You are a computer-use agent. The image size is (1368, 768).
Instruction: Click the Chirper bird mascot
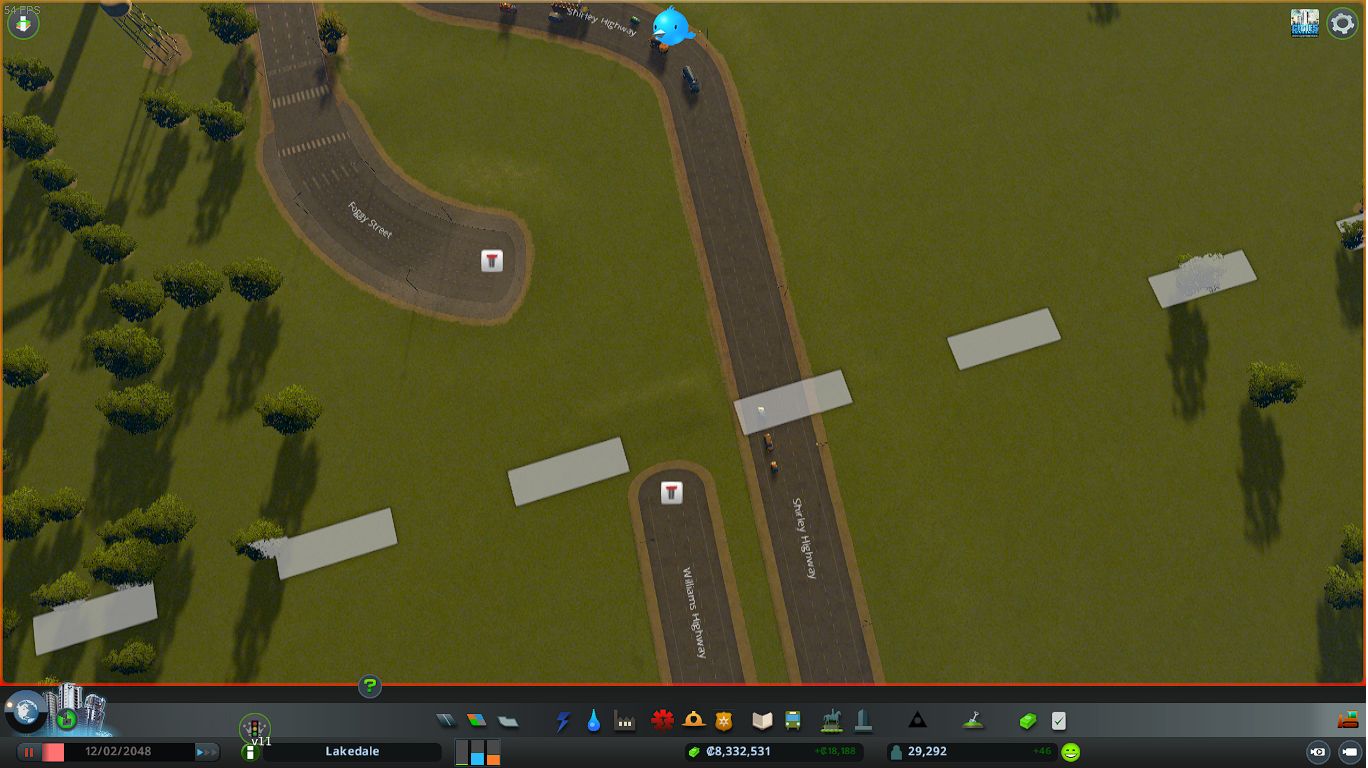672,27
